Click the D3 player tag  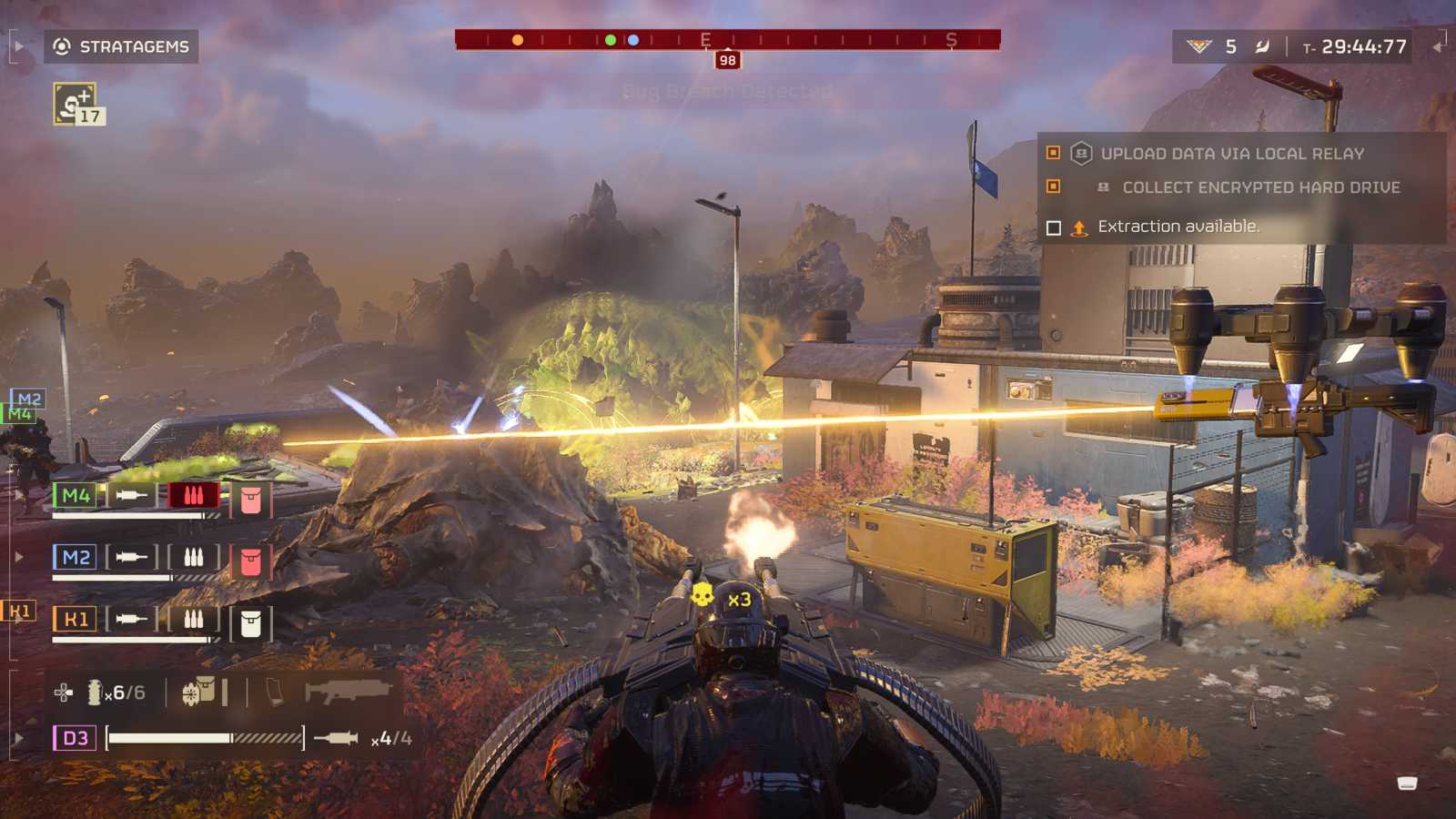tap(76, 738)
